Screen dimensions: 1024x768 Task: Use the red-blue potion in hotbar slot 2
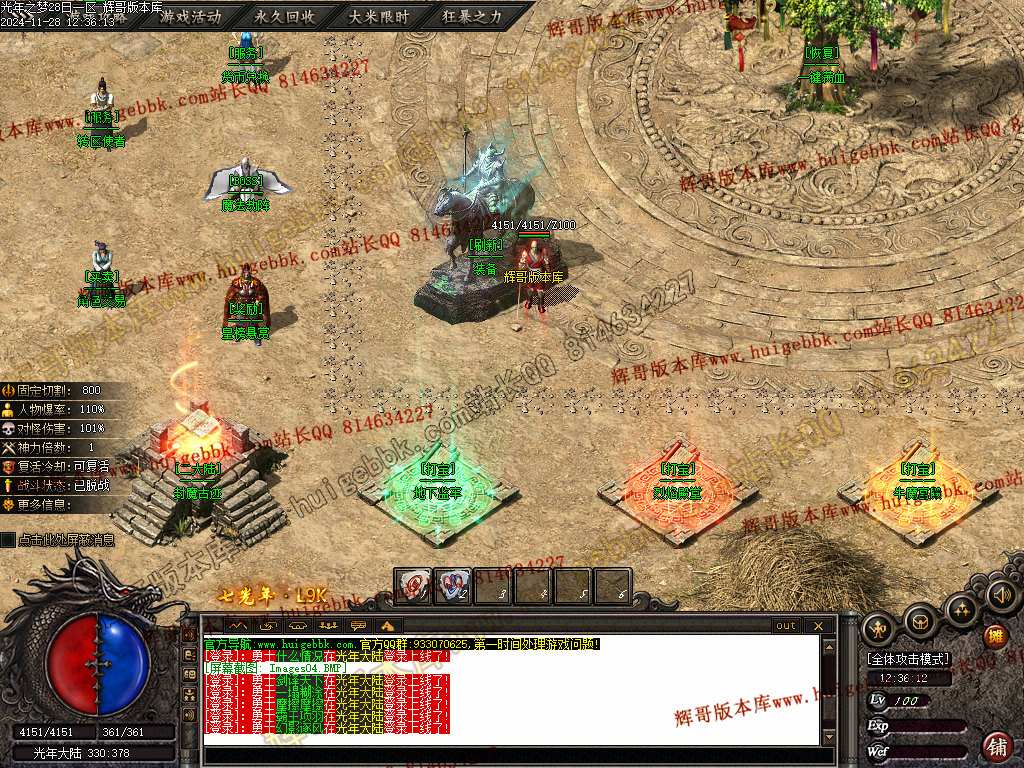[453, 585]
